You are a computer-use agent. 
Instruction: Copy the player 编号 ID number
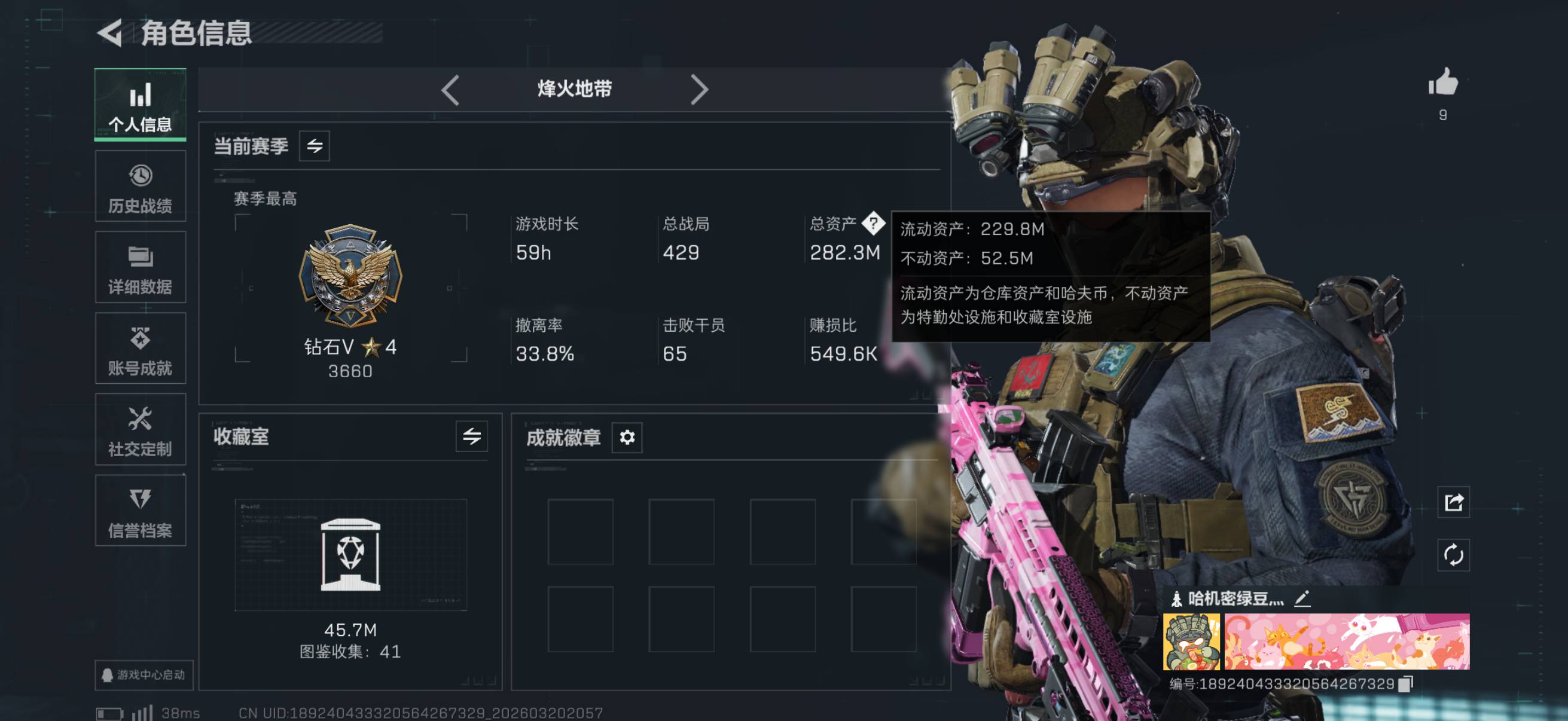[1405, 684]
